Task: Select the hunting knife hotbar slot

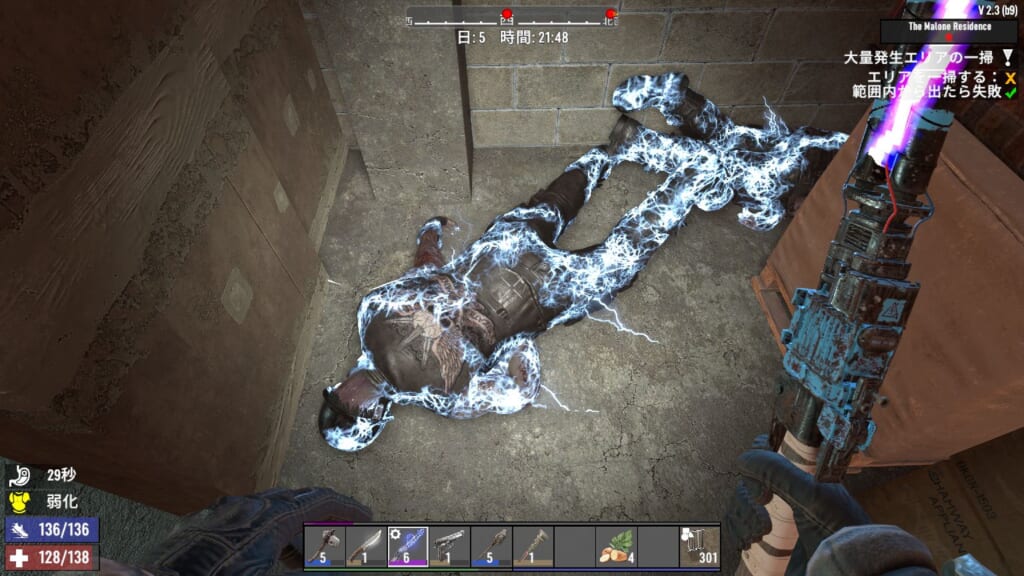Action: coord(365,546)
